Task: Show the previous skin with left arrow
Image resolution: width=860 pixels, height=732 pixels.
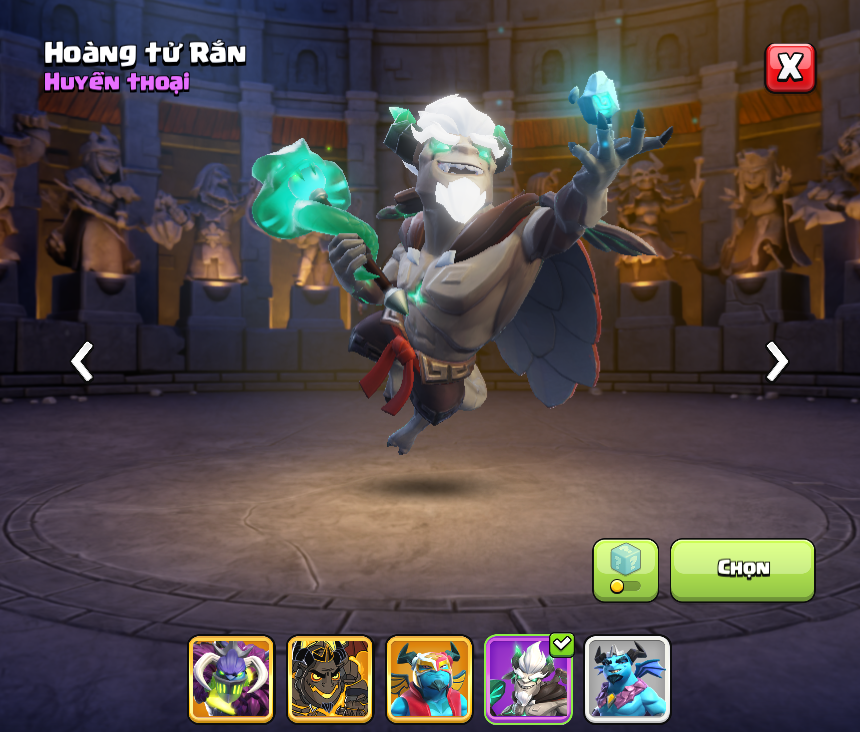Action: [82, 361]
